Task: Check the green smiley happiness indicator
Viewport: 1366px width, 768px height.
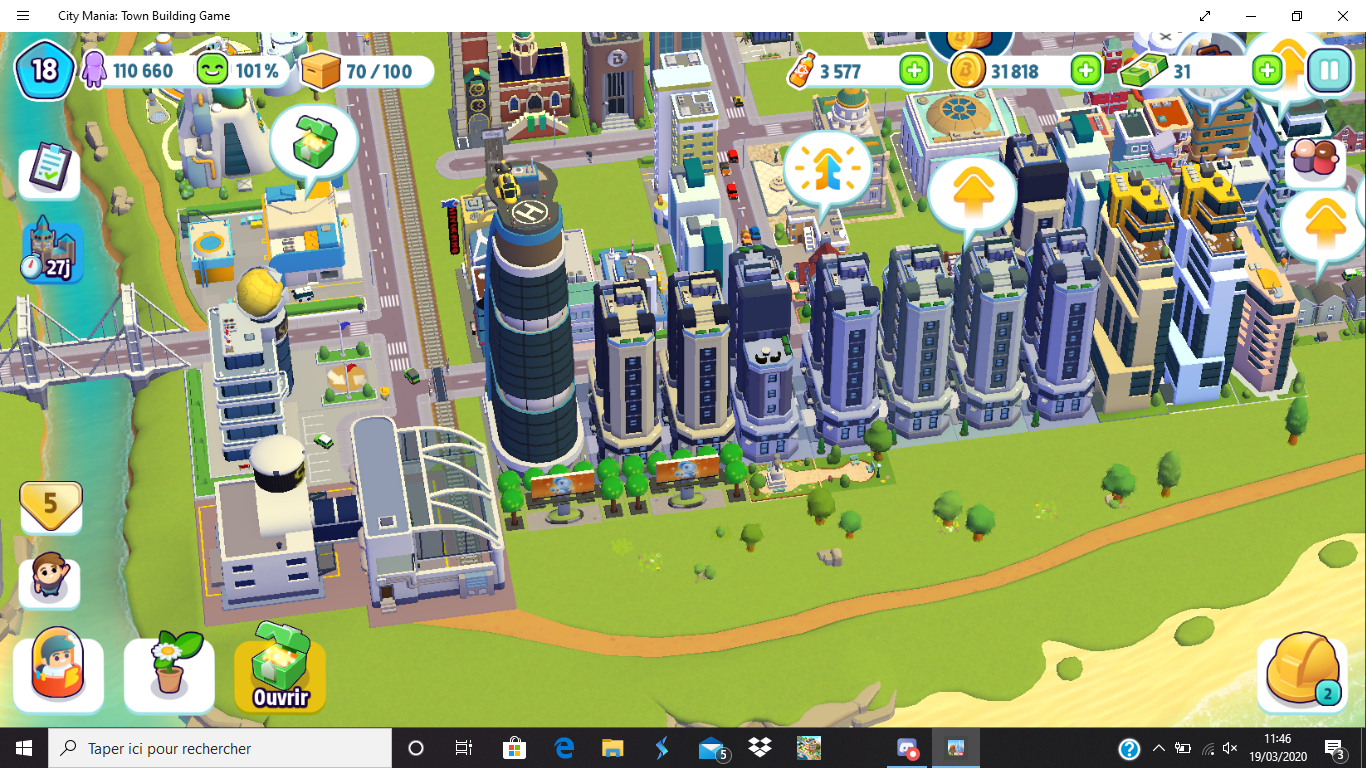Action: click(x=239, y=71)
